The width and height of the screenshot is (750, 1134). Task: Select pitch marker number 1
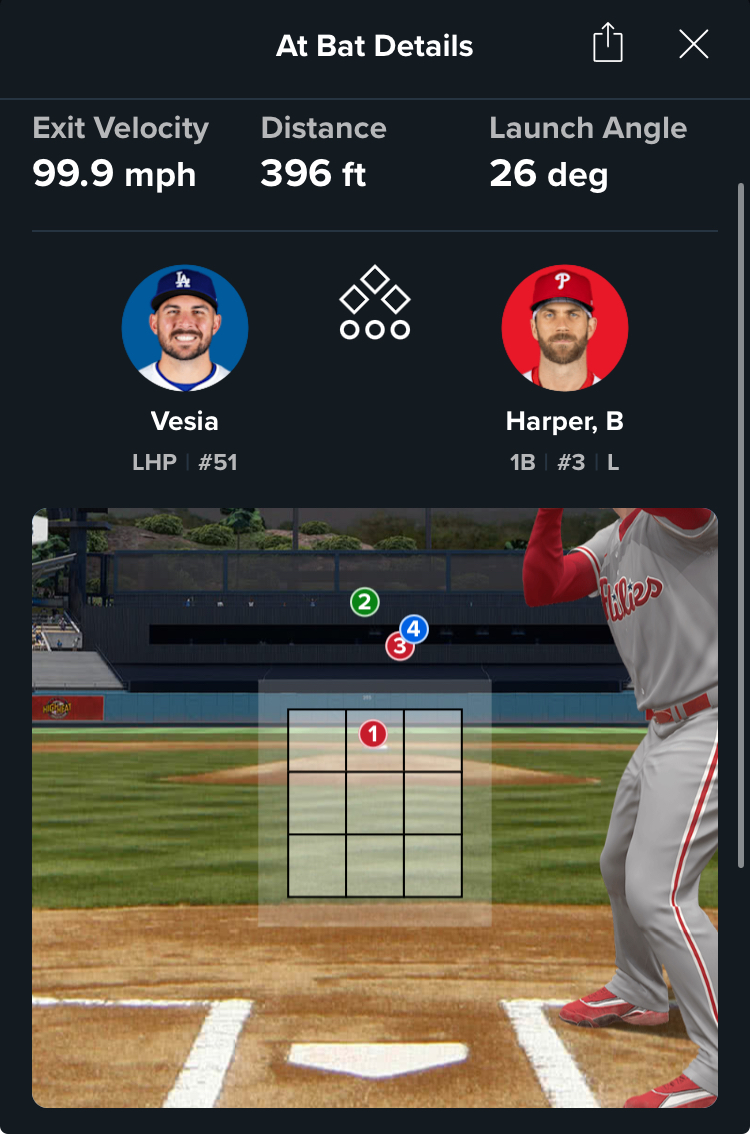click(373, 735)
